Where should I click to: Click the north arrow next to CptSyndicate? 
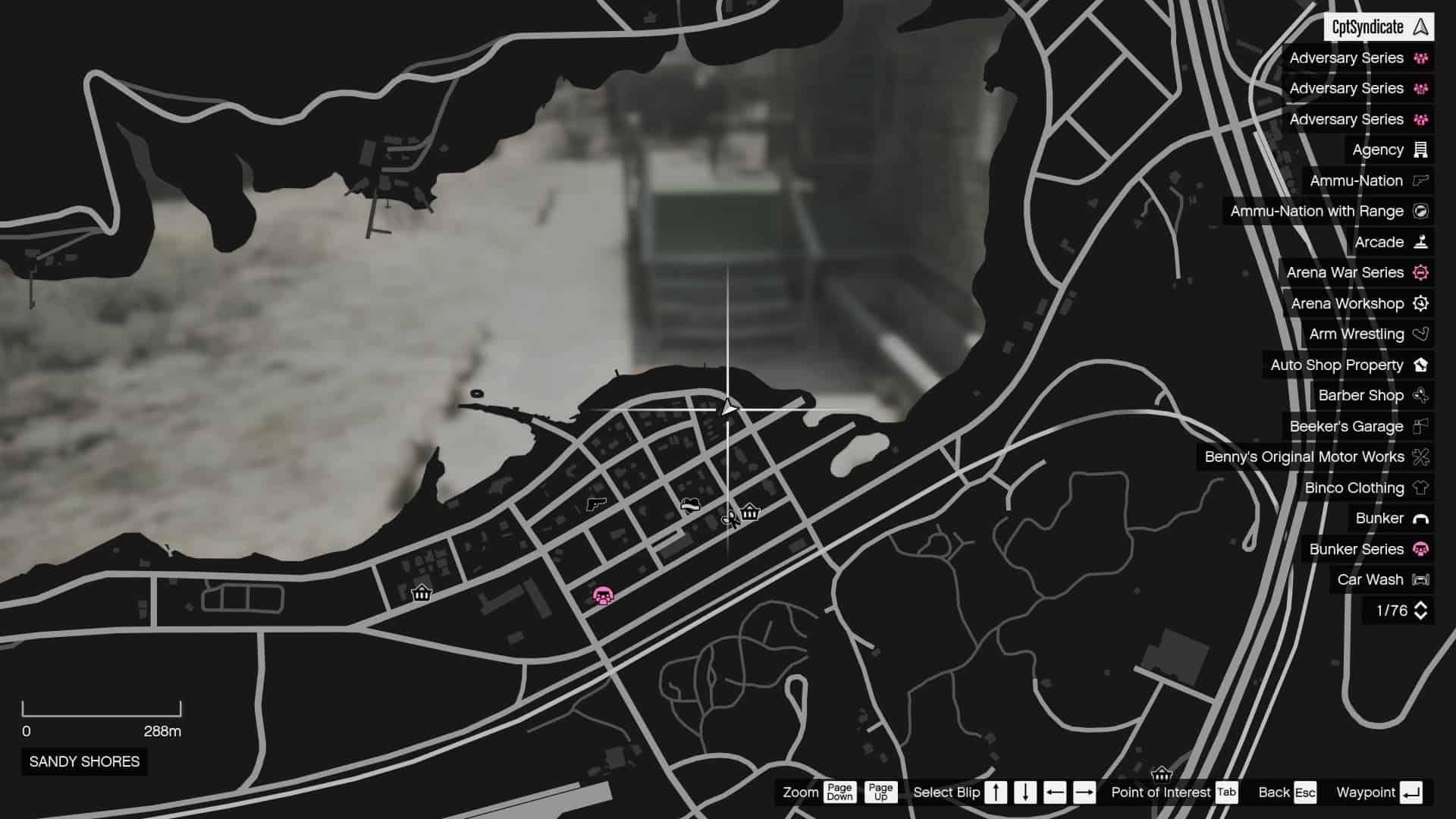point(1420,27)
